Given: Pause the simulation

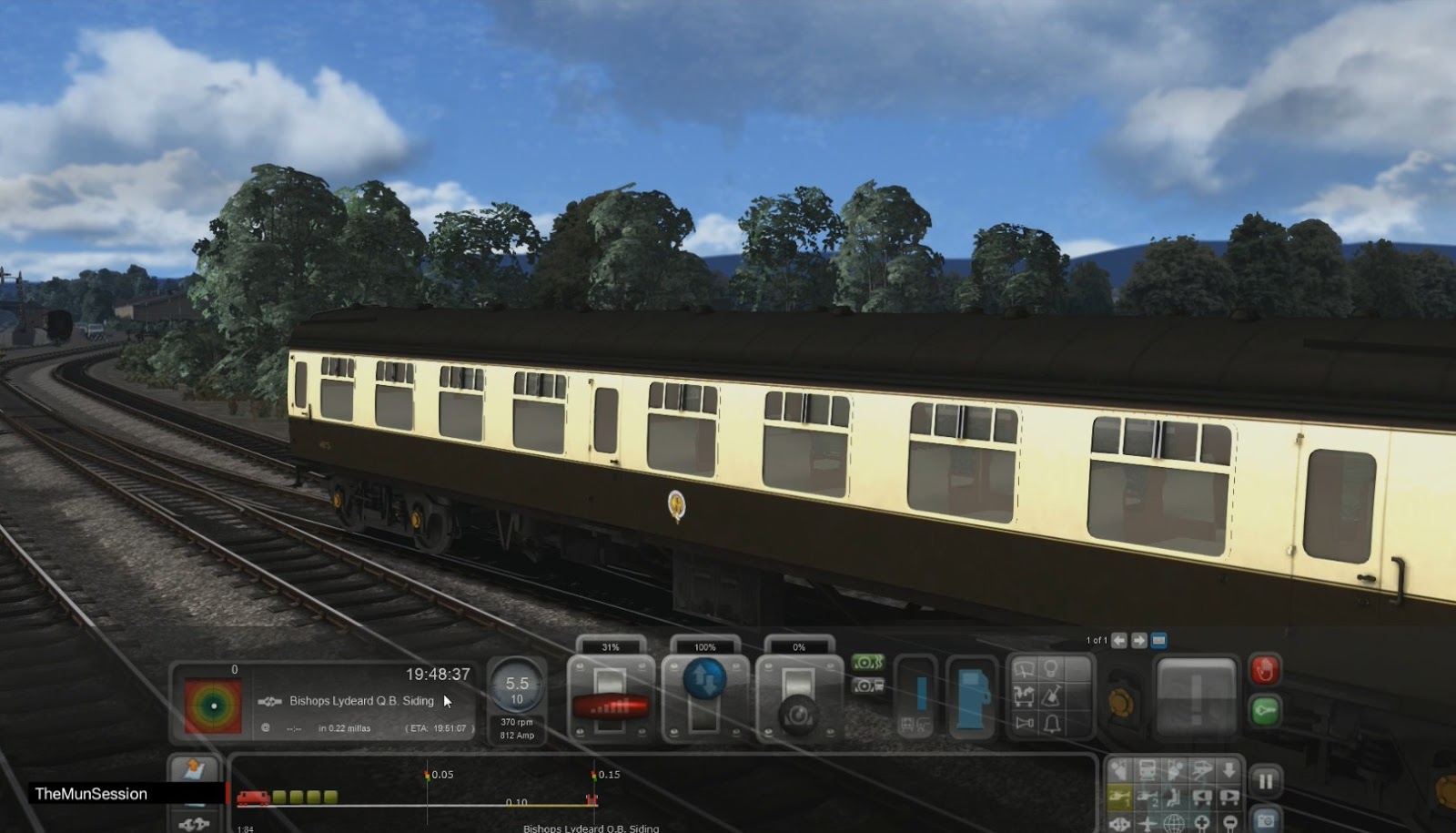Looking at the screenshot, I should 1267,779.
